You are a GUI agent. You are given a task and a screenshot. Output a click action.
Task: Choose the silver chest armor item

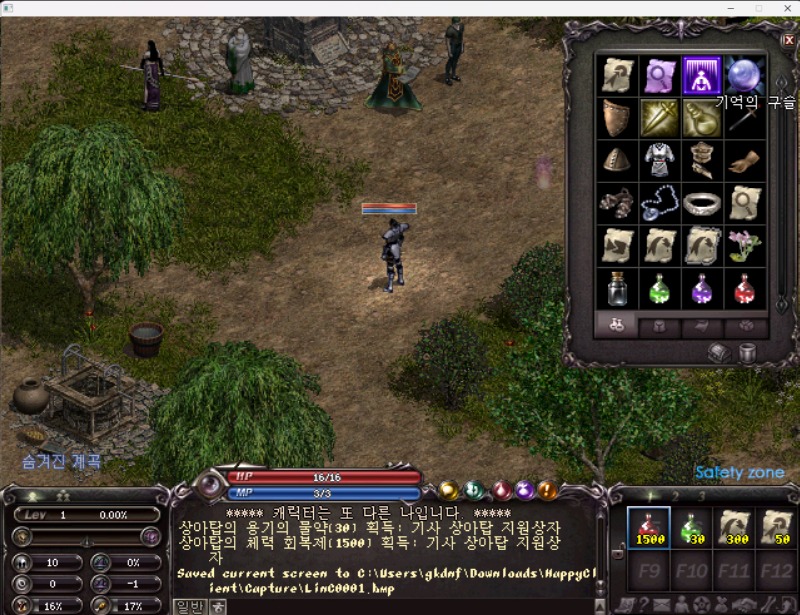(659, 161)
